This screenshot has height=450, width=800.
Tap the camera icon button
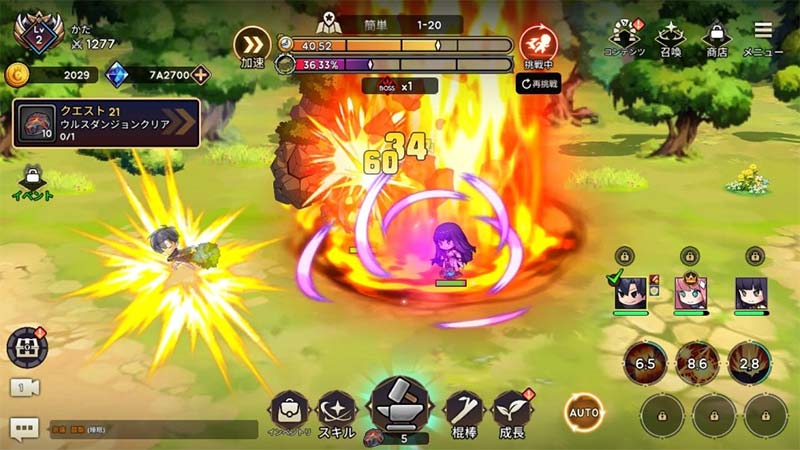tap(24, 388)
